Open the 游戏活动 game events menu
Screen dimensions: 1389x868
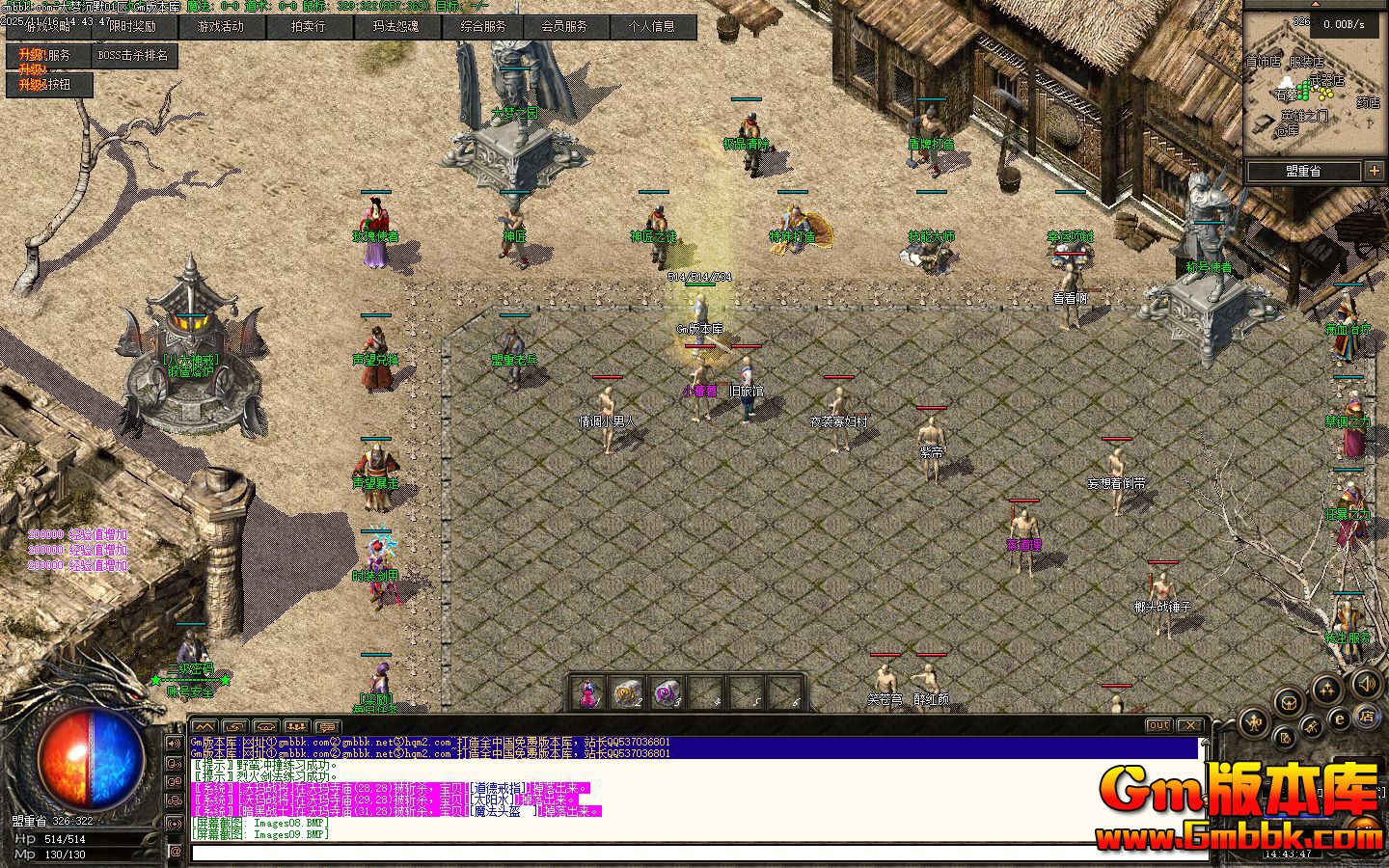coord(221,27)
